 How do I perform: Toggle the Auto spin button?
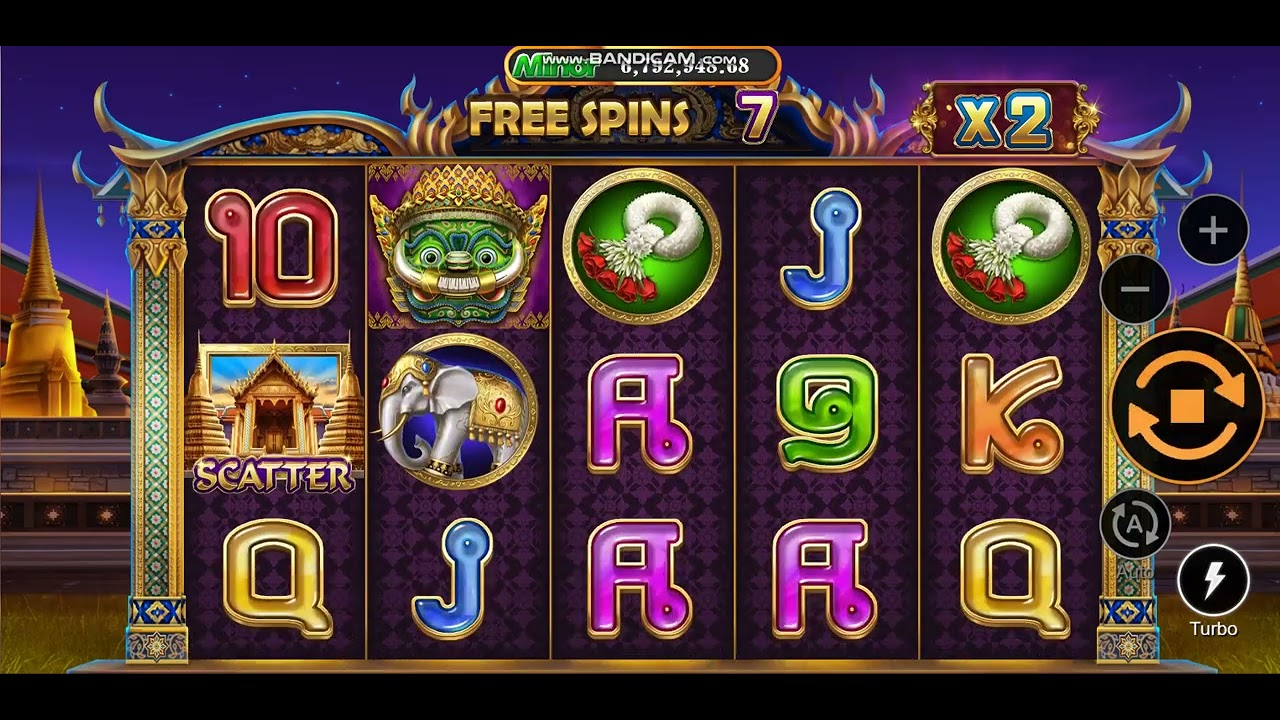[1135, 524]
